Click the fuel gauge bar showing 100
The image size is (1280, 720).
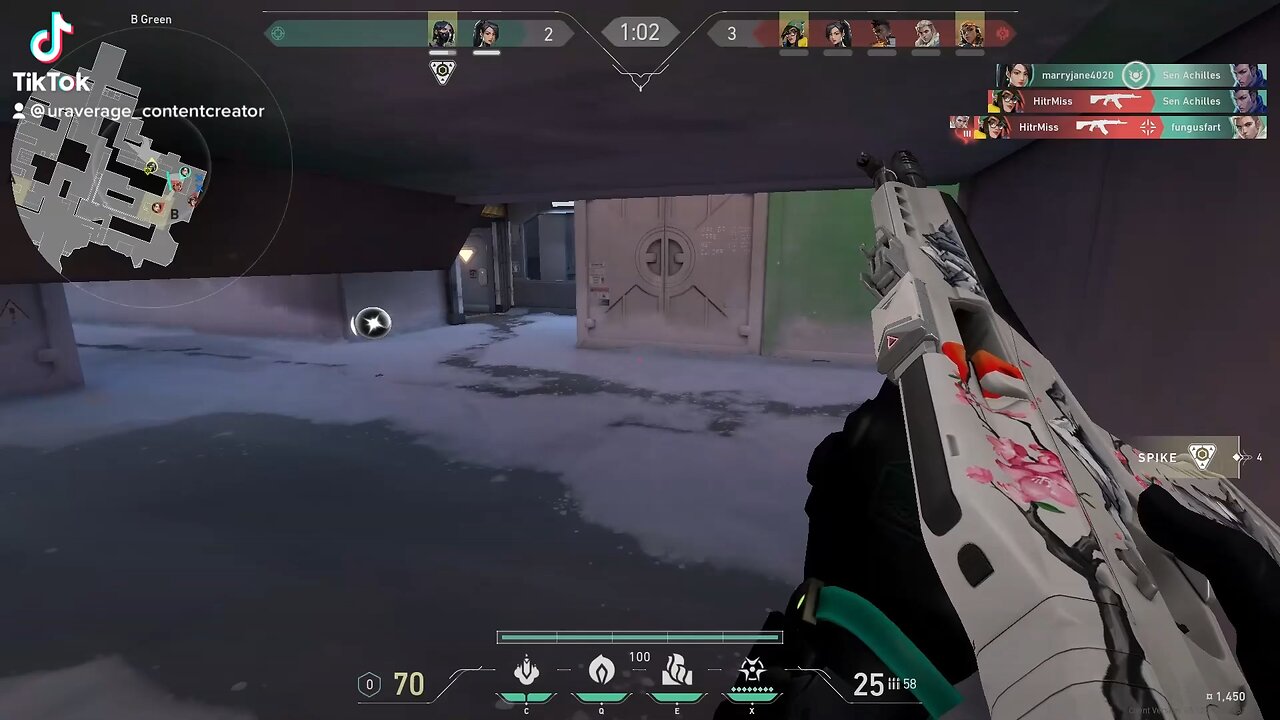pyautogui.click(x=639, y=637)
